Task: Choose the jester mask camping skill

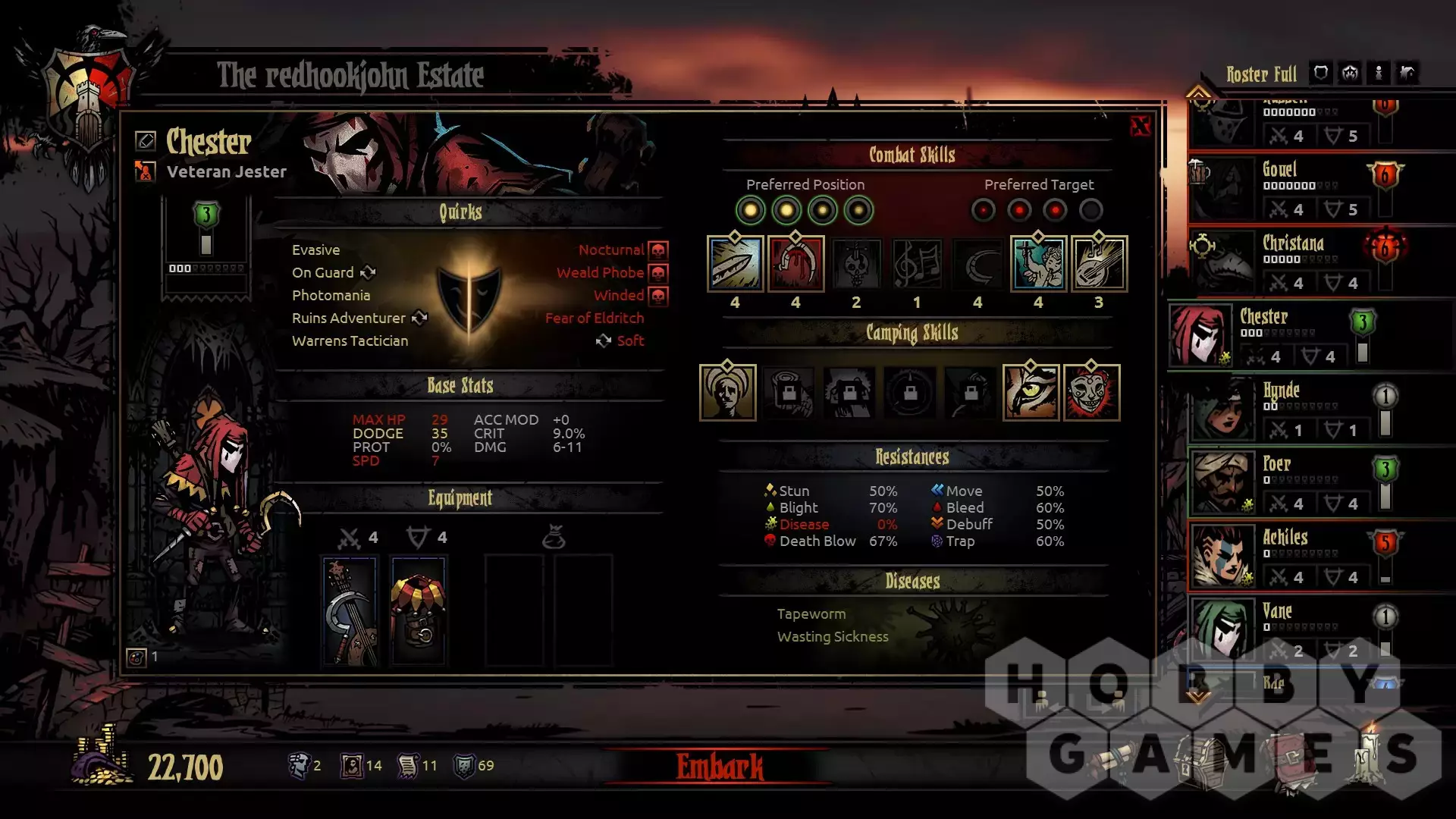Action: pos(1091,393)
